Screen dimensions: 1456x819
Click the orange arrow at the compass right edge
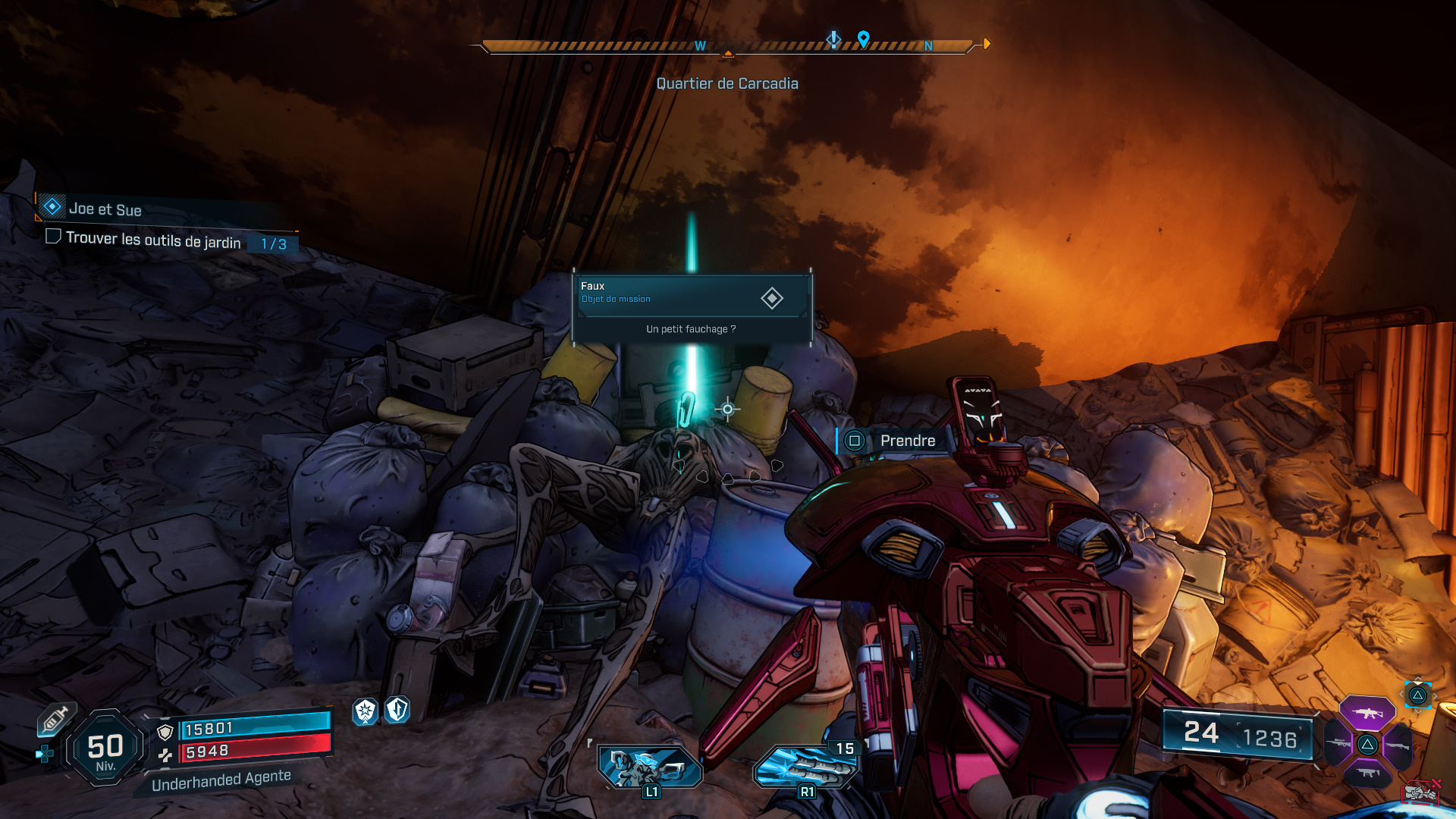[986, 43]
